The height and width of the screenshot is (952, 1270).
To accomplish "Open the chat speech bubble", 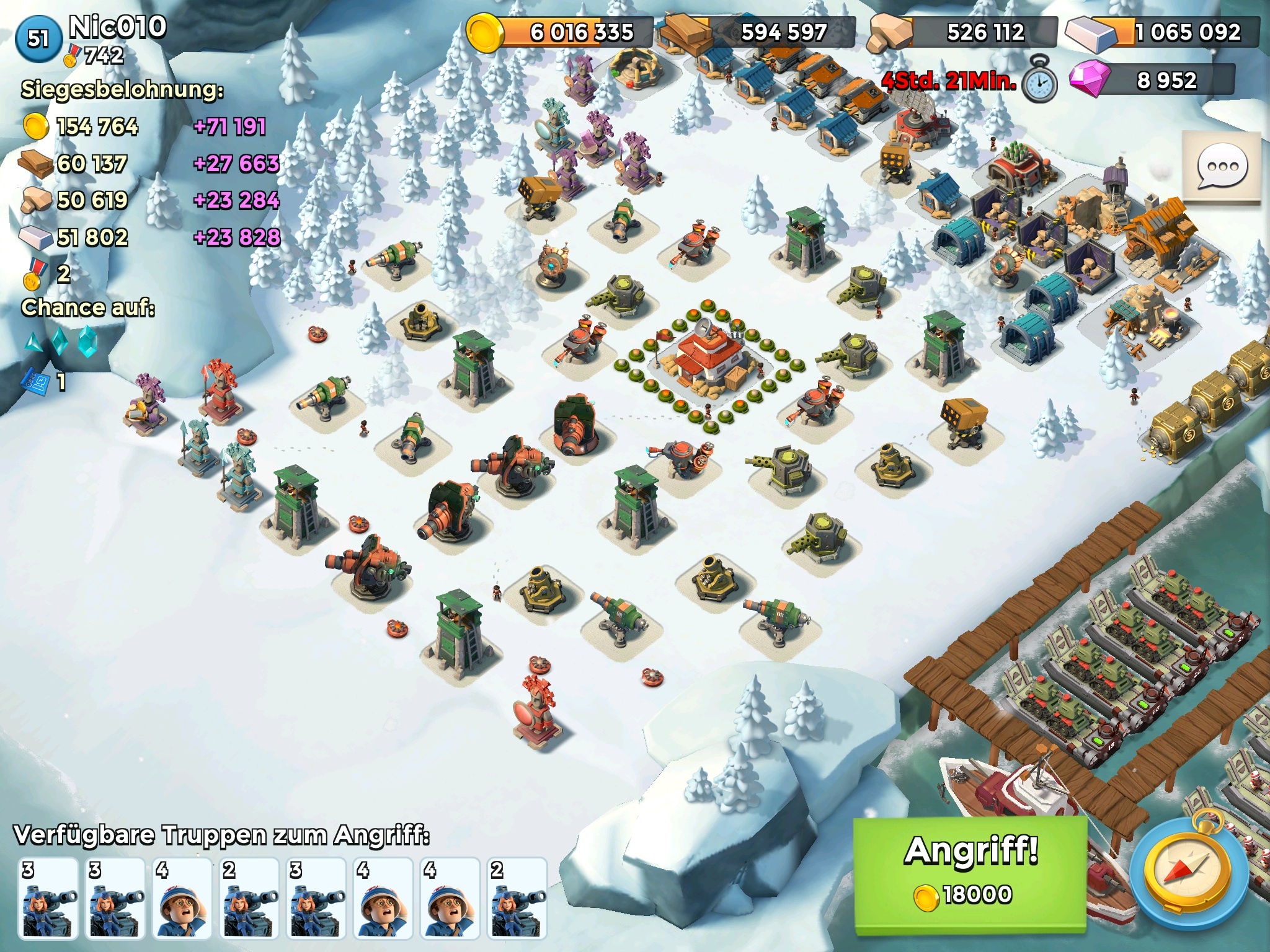I will (1222, 167).
